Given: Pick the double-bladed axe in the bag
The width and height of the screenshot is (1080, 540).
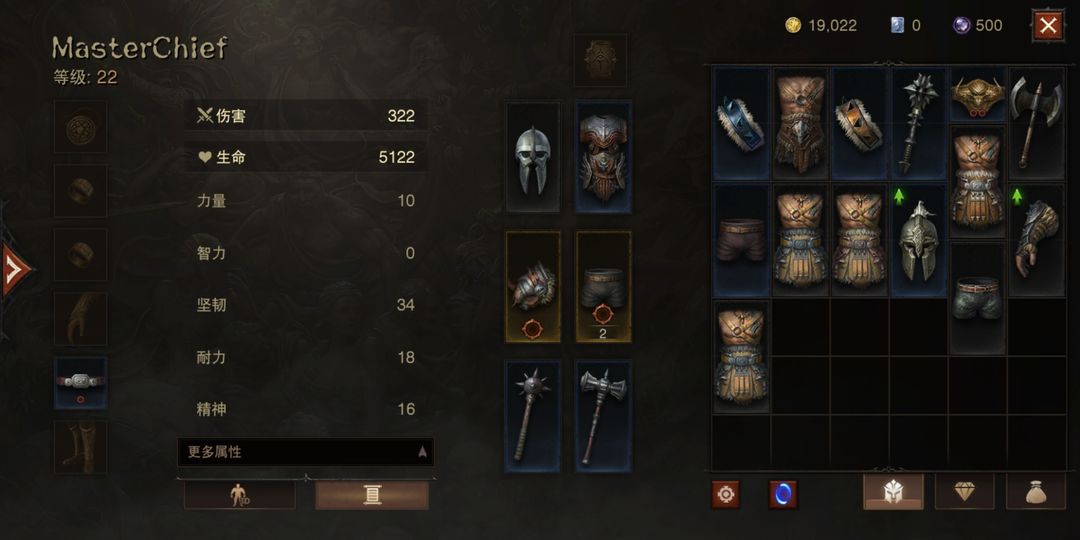Looking at the screenshot, I should point(1035,122).
